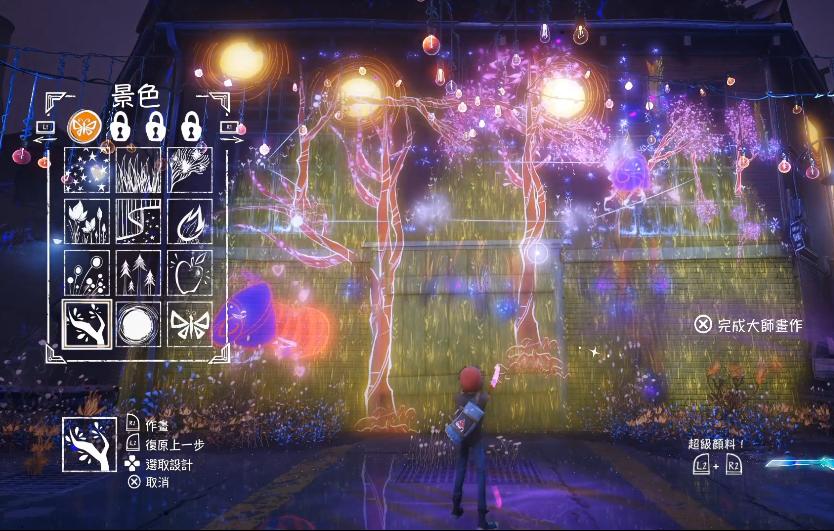Select the tulip flowers design tile
Viewport: 834px width, 531px height.
pos(86,222)
